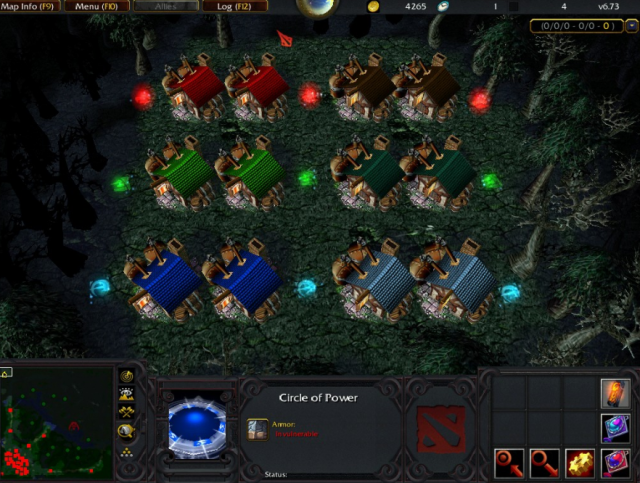The height and width of the screenshot is (483, 640).
Task: Click the key icon with up-right arrow
Action: tap(510, 463)
